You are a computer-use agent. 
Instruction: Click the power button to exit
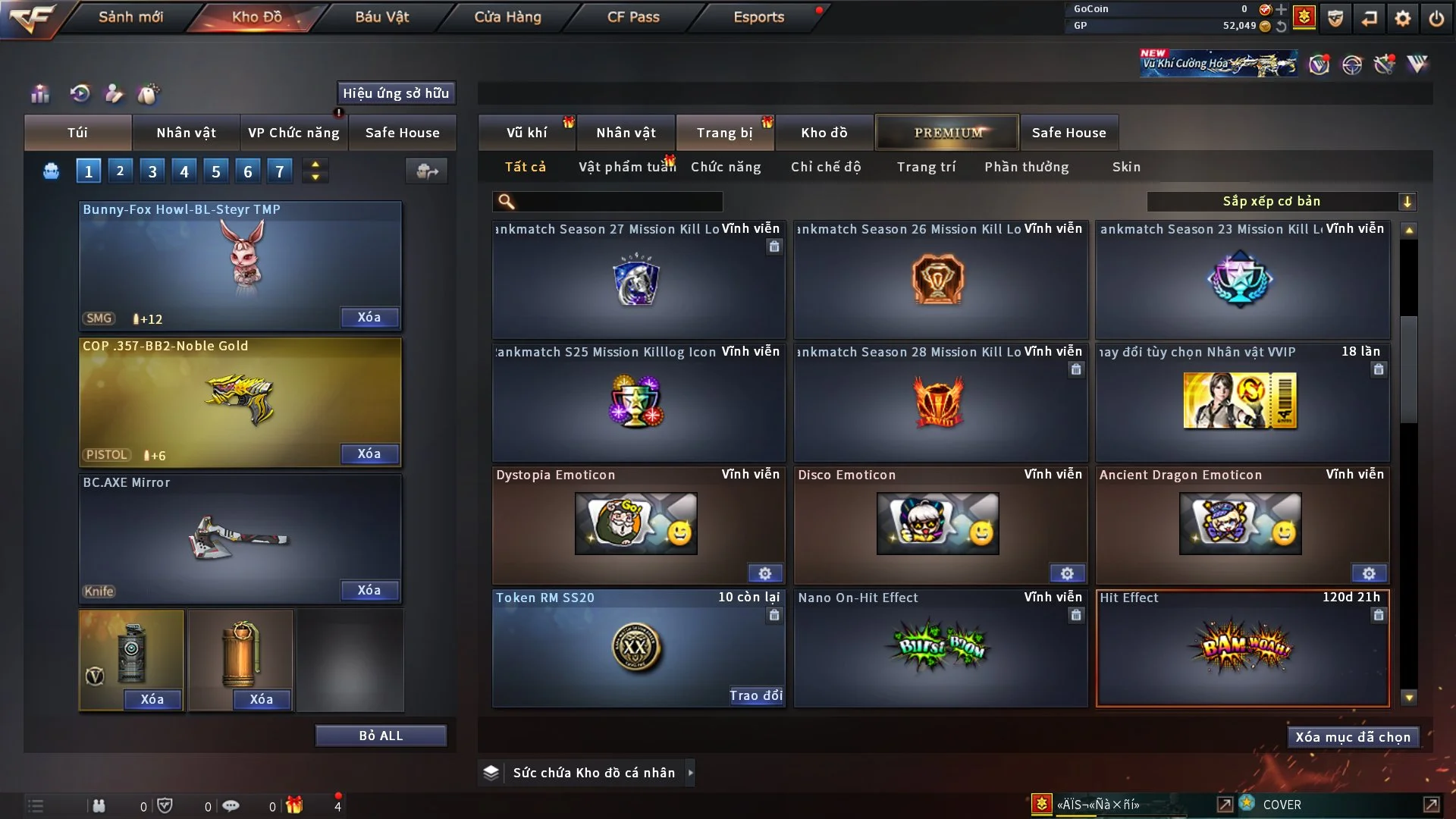pyautogui.click(x=1436, y=18)
